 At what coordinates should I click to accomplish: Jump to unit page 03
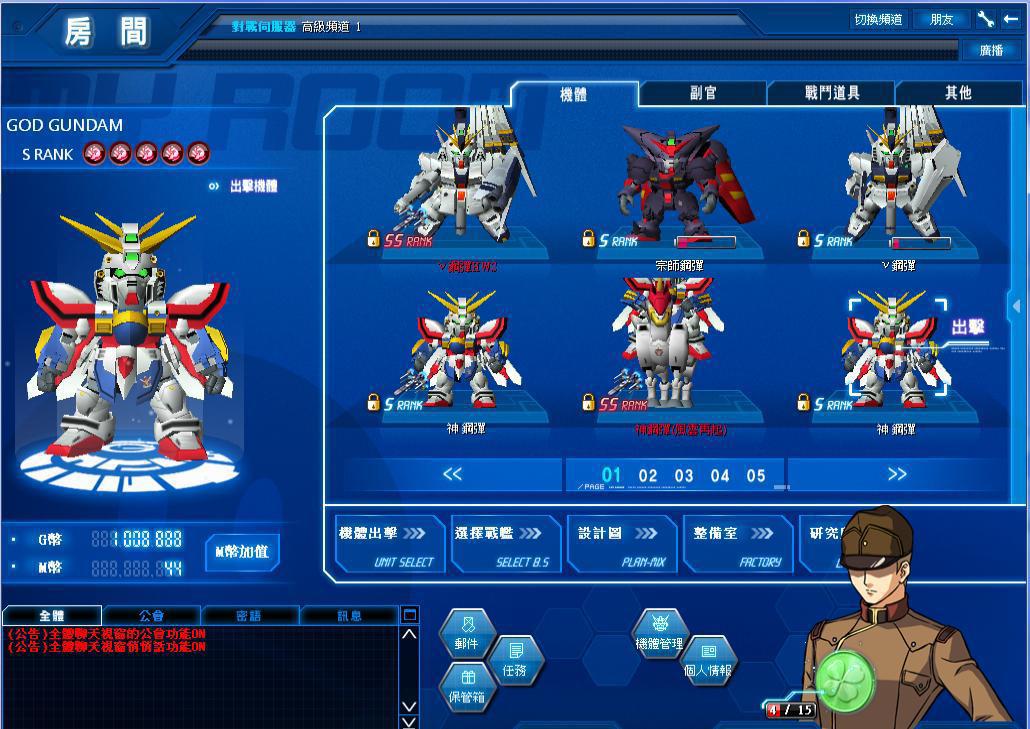[x=684, y=476]
